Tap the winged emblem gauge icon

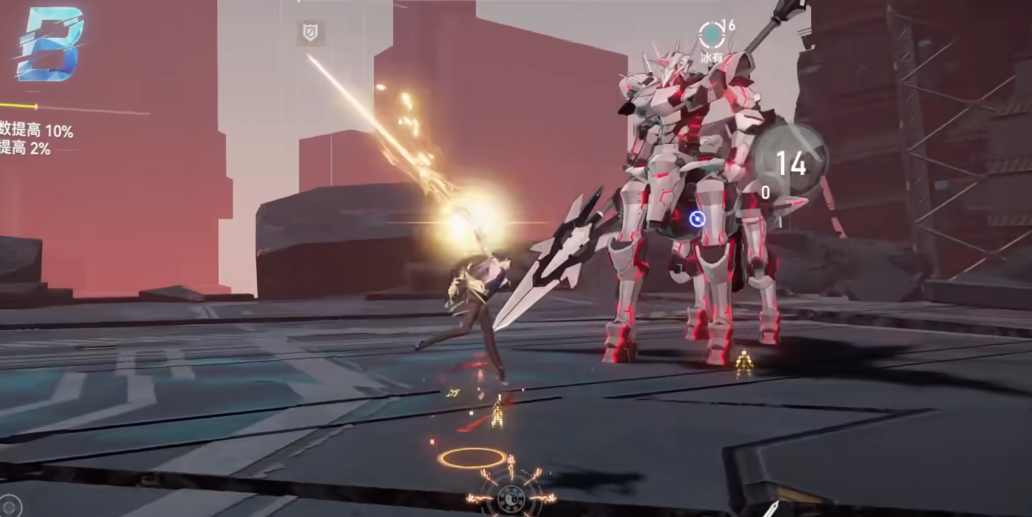(511, 494)
